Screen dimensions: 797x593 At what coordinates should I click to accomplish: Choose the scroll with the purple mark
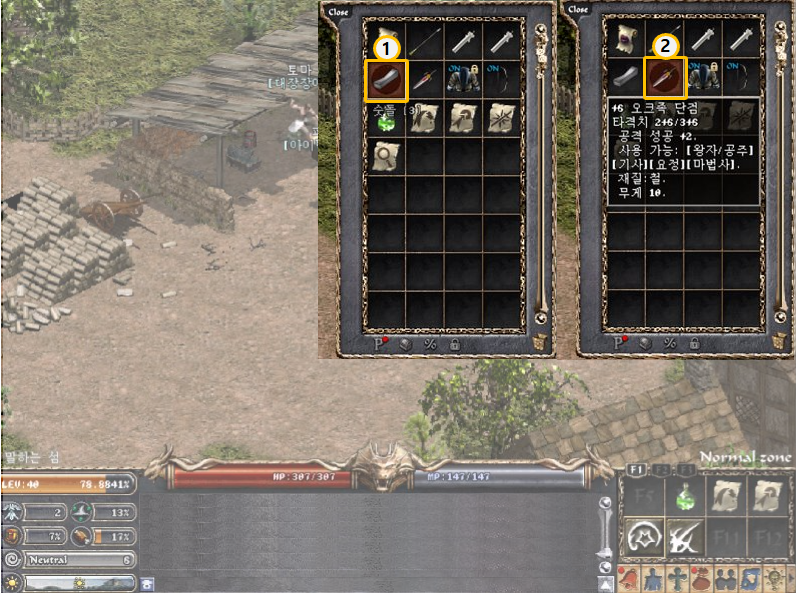[x=626, y=40]
